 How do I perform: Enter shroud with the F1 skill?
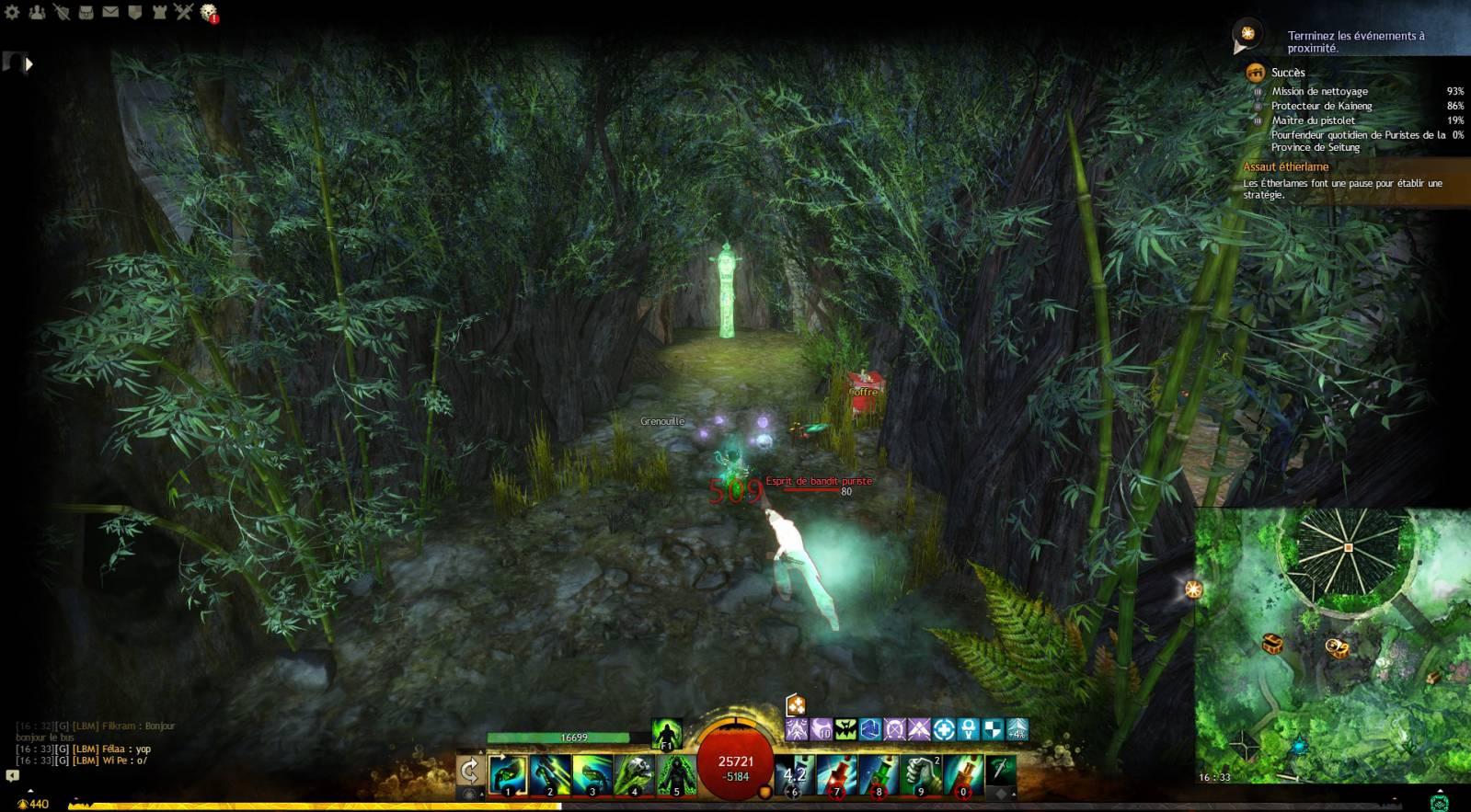click(667, 735)
